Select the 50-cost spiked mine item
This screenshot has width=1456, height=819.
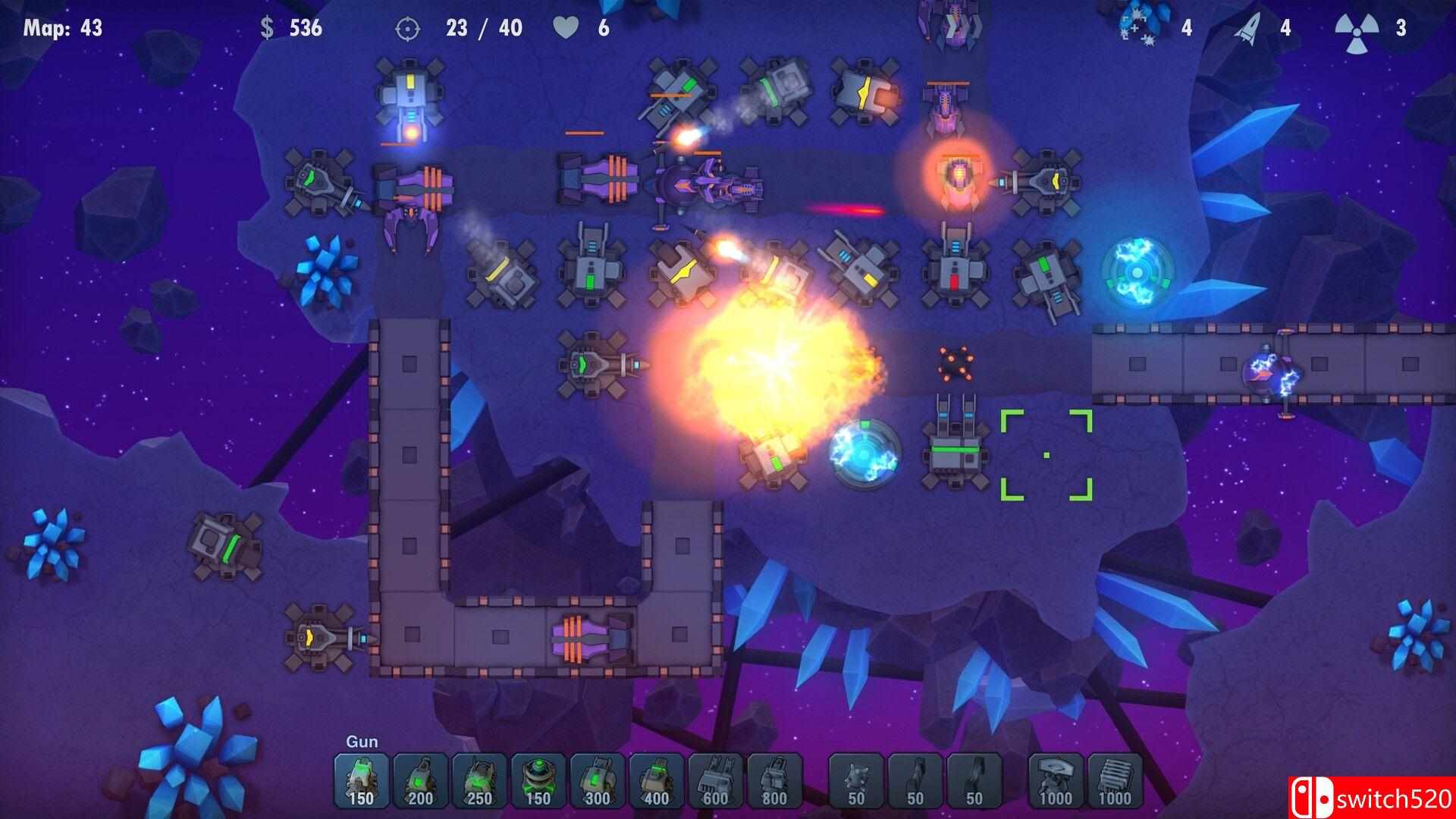pos(858,781)
